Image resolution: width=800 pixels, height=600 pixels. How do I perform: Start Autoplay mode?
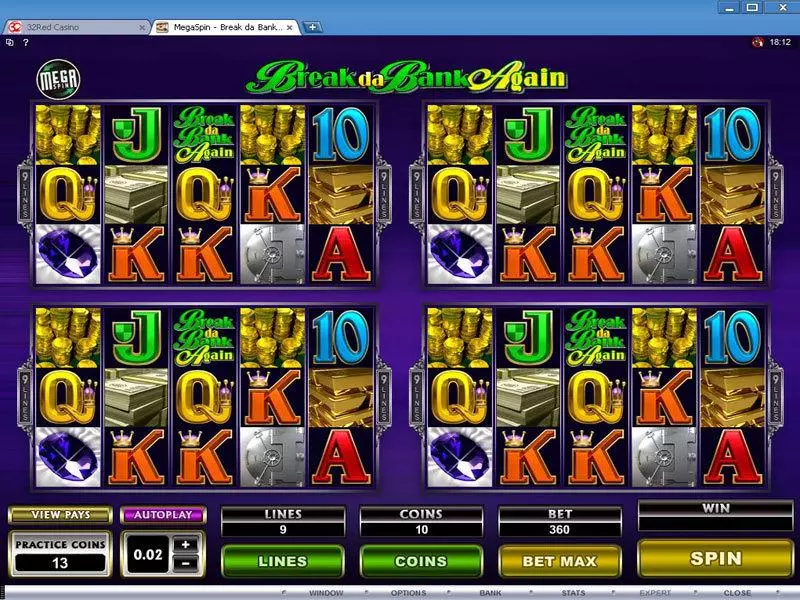(x=162, y=514)
